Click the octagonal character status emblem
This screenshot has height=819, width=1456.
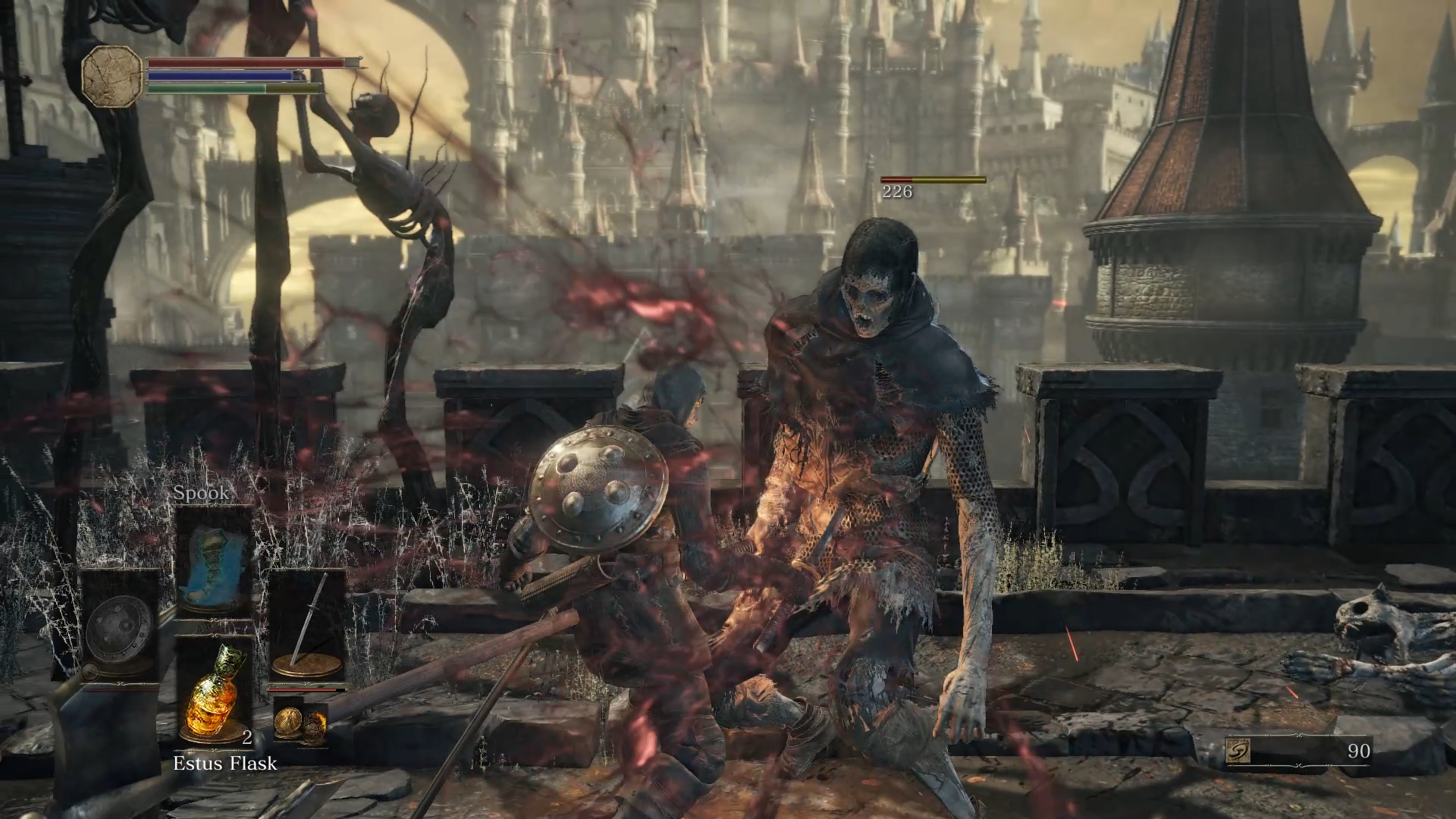[x=112, y=74]
